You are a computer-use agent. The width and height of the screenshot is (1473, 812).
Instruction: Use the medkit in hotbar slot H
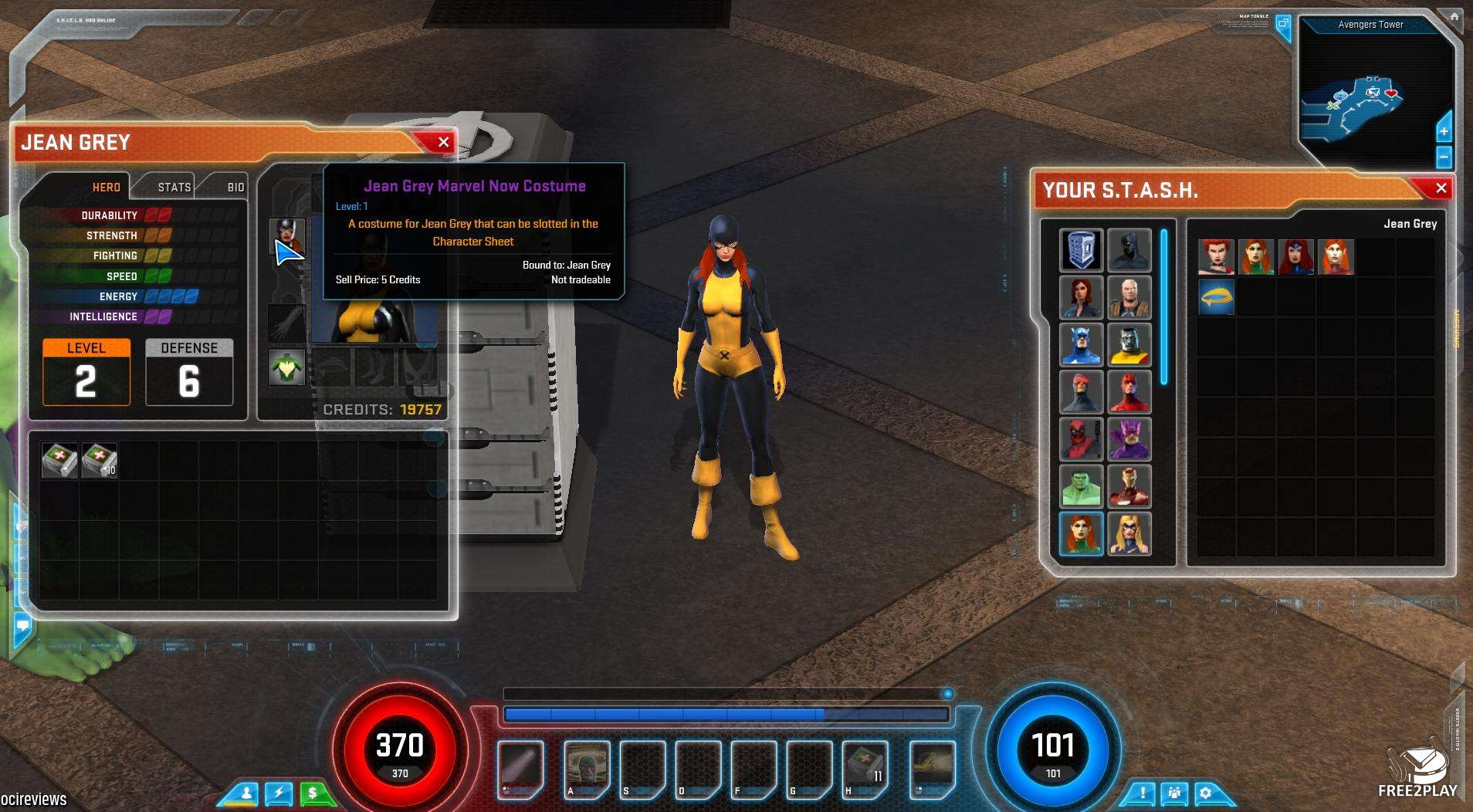click(x=865, y=767)
